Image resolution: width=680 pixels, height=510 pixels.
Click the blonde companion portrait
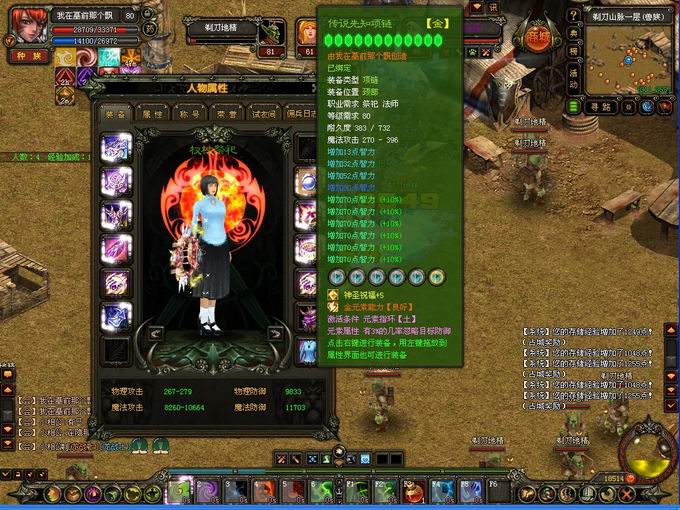click(306, 33)
